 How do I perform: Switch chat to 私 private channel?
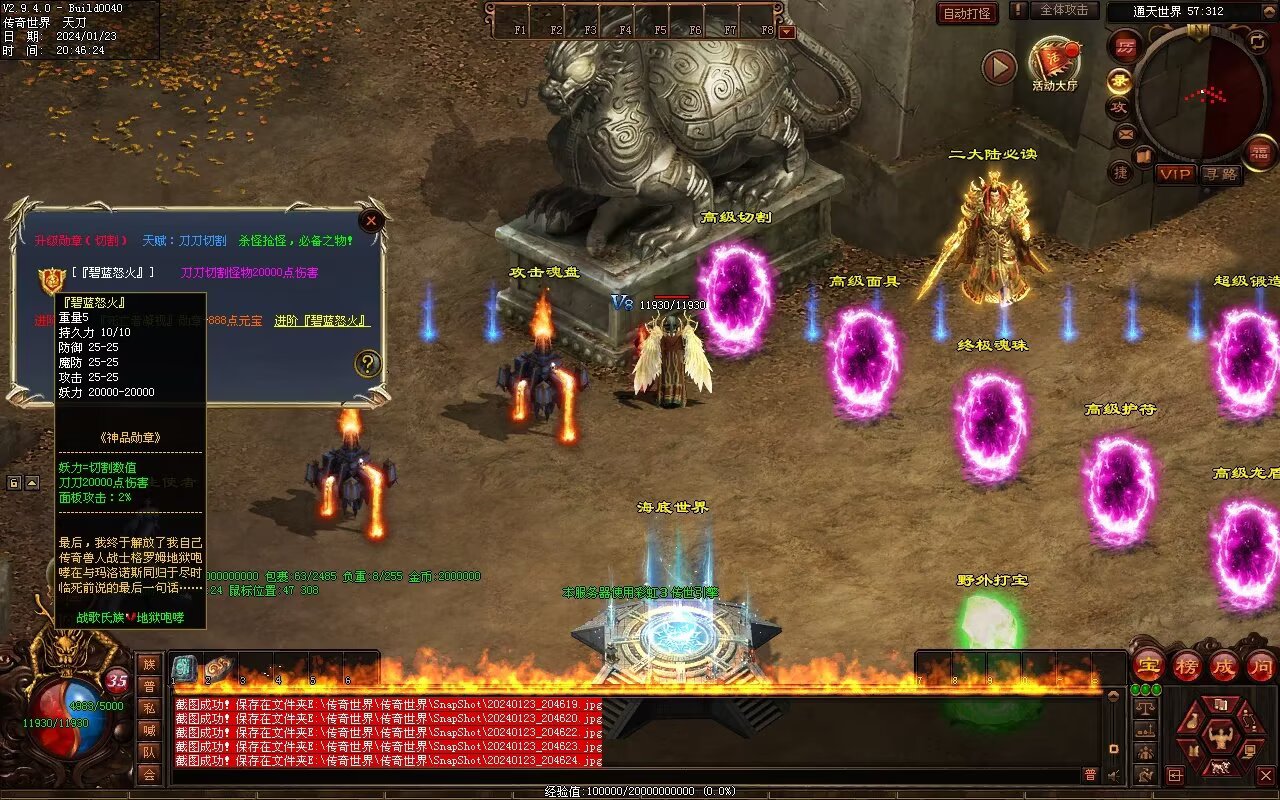point(149,708)
